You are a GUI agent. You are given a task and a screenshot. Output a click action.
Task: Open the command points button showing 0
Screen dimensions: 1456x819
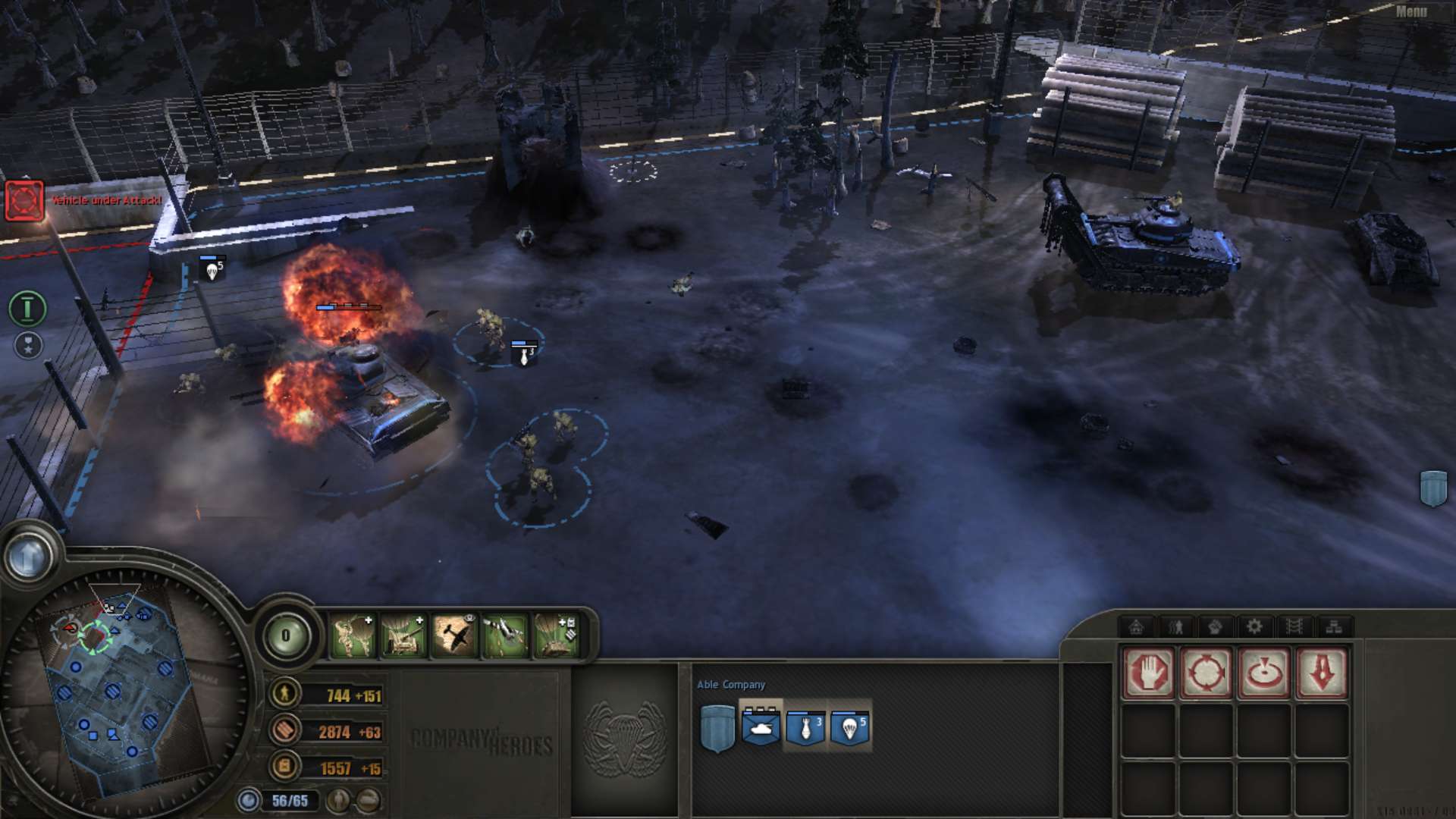click(x=286, y=635)
